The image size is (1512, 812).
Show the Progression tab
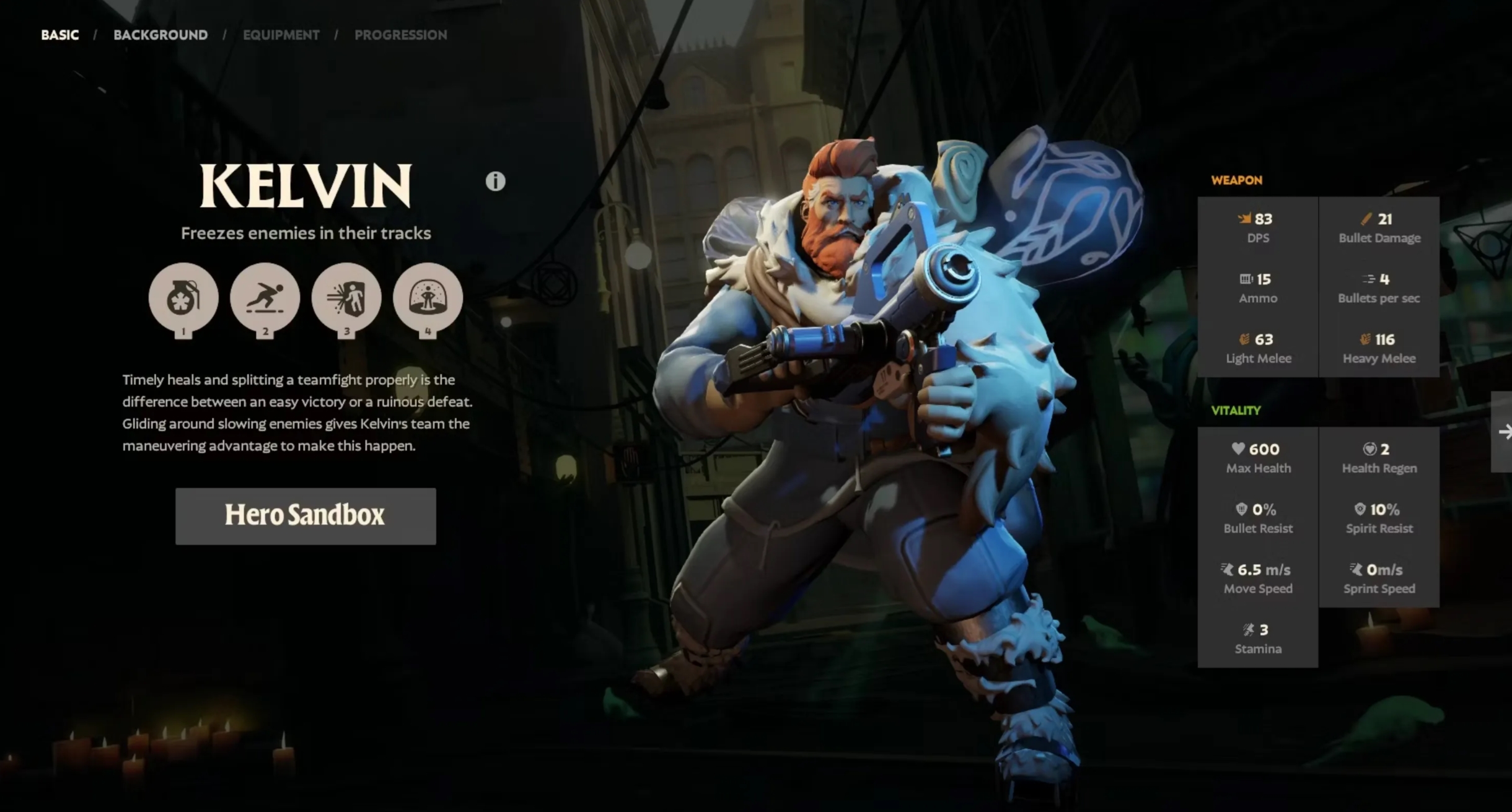click(x=401, y=35)
